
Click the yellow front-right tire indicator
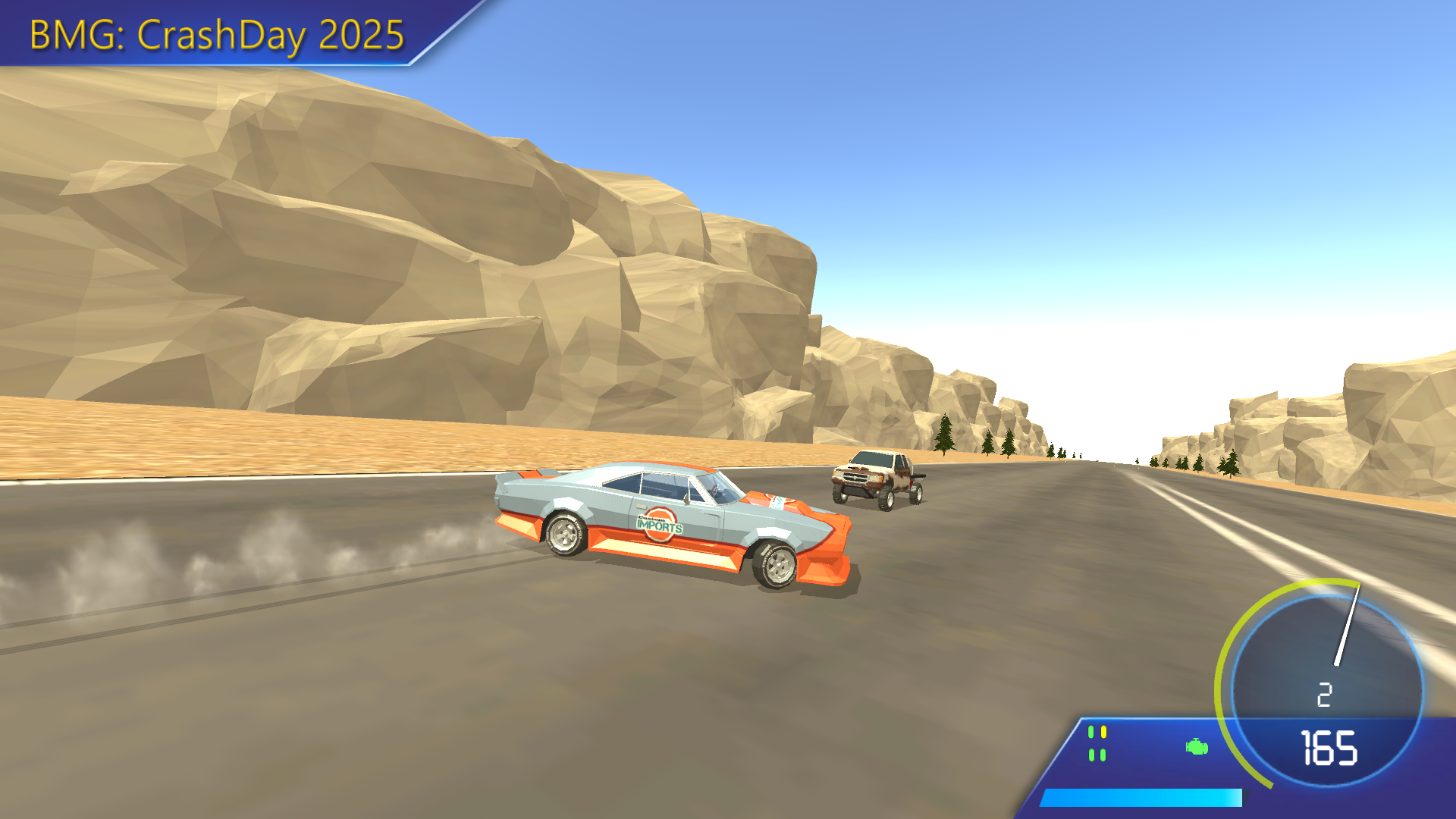(x=1104, y=731)
